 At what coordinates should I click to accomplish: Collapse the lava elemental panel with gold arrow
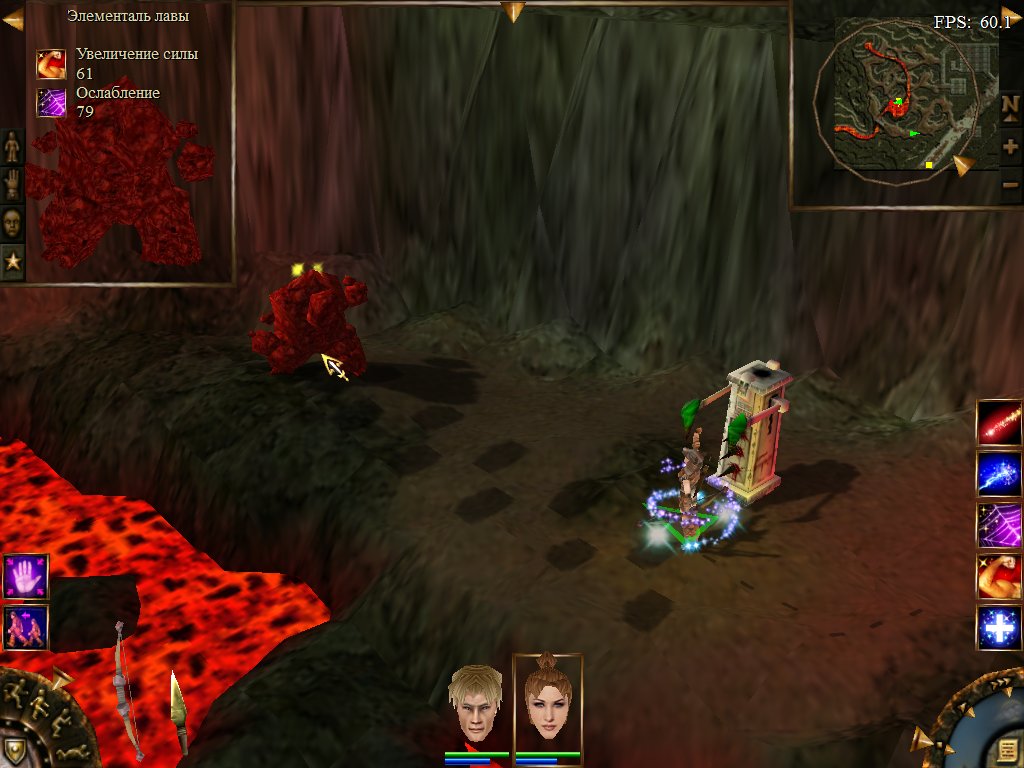(12, 17)
